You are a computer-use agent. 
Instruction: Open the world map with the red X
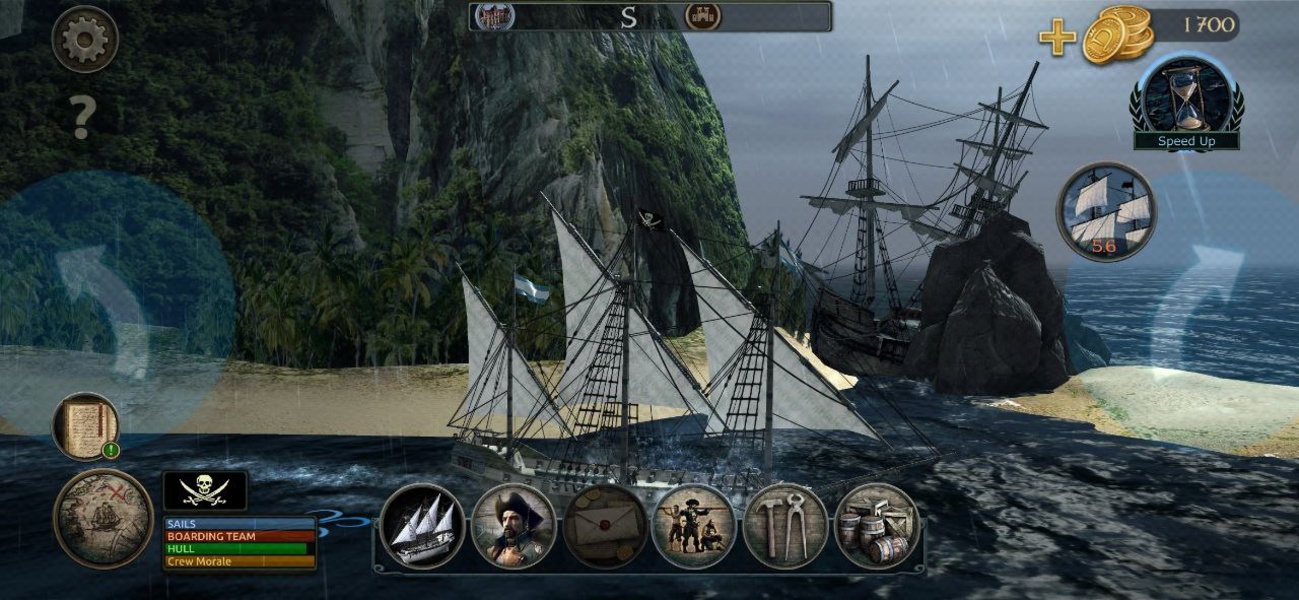[x=103, y=518]
